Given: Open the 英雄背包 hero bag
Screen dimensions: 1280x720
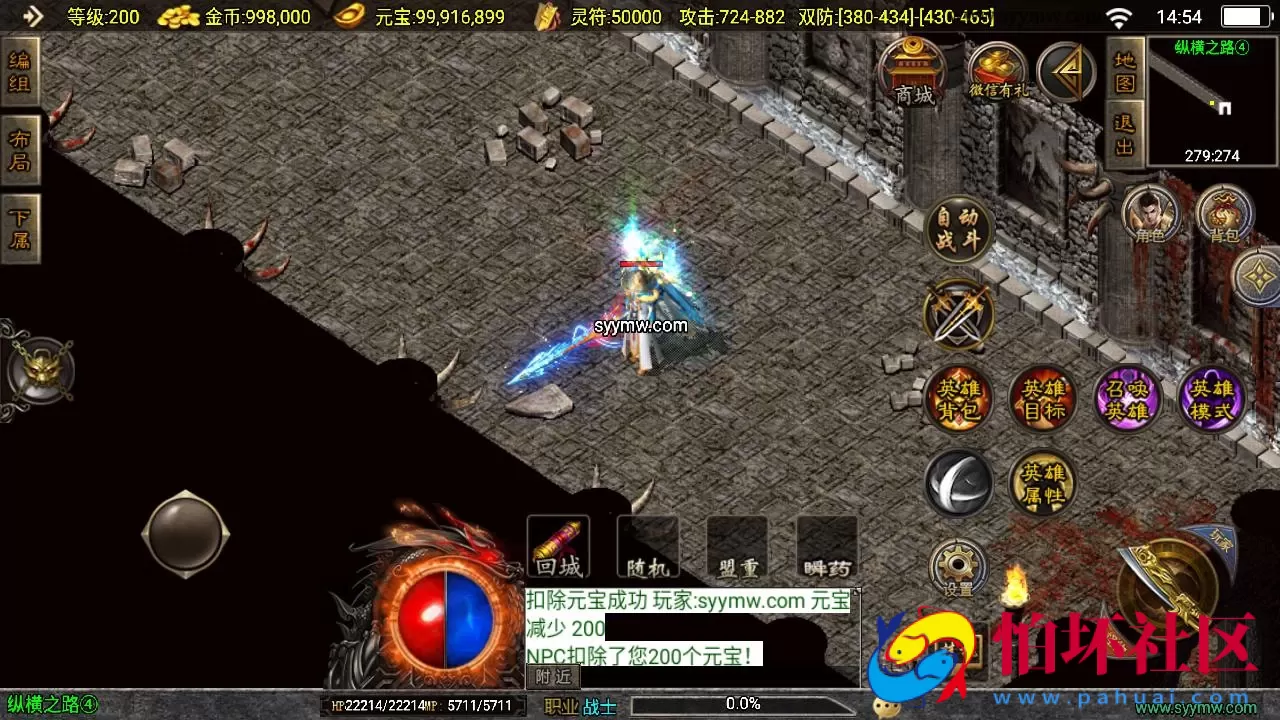Looking at the screenshot, I should [958, 399].
